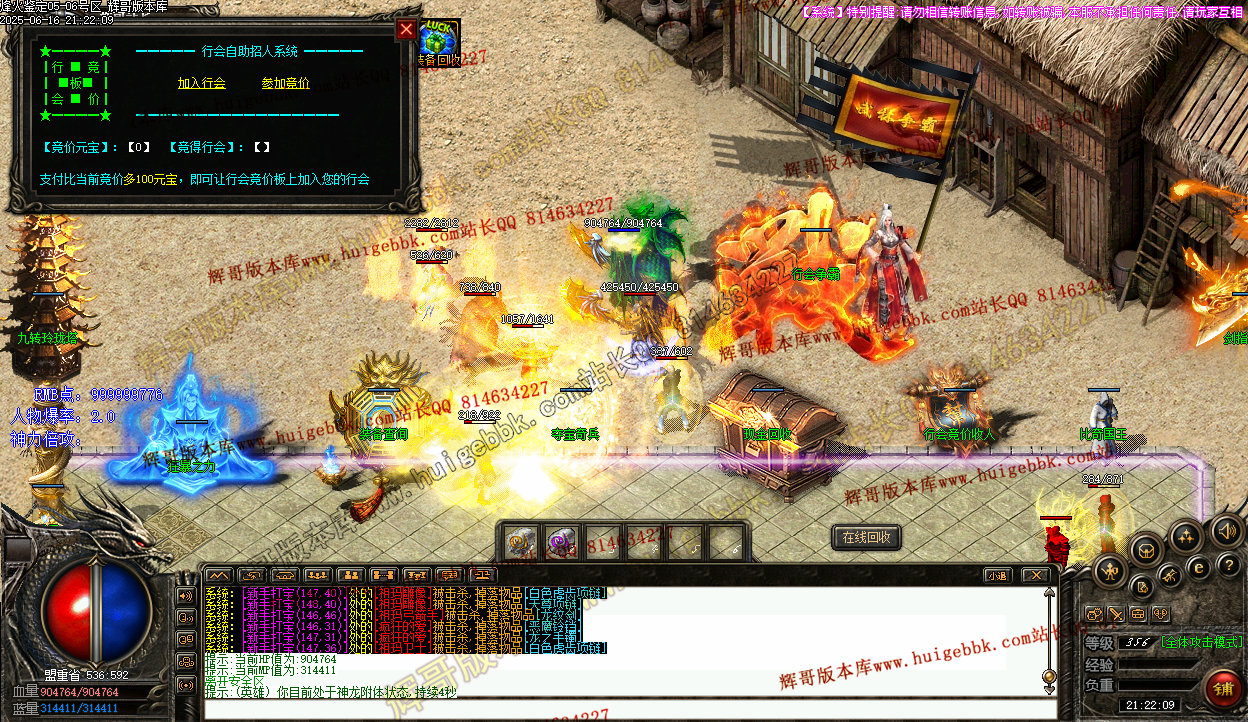
Task: Click the chat text input field
Action: [620, 709]
